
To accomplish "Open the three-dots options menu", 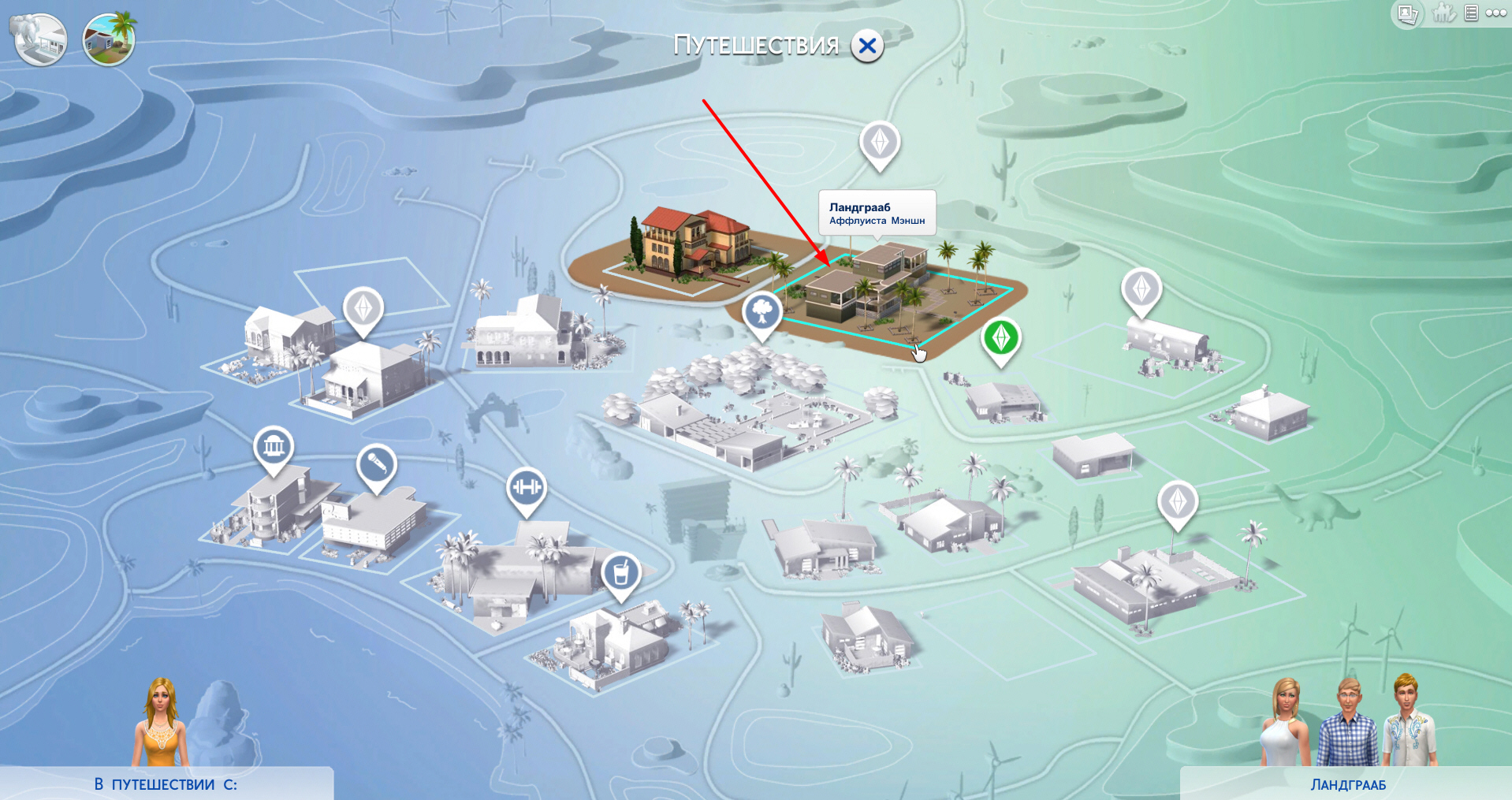I will pos(1495,13).
